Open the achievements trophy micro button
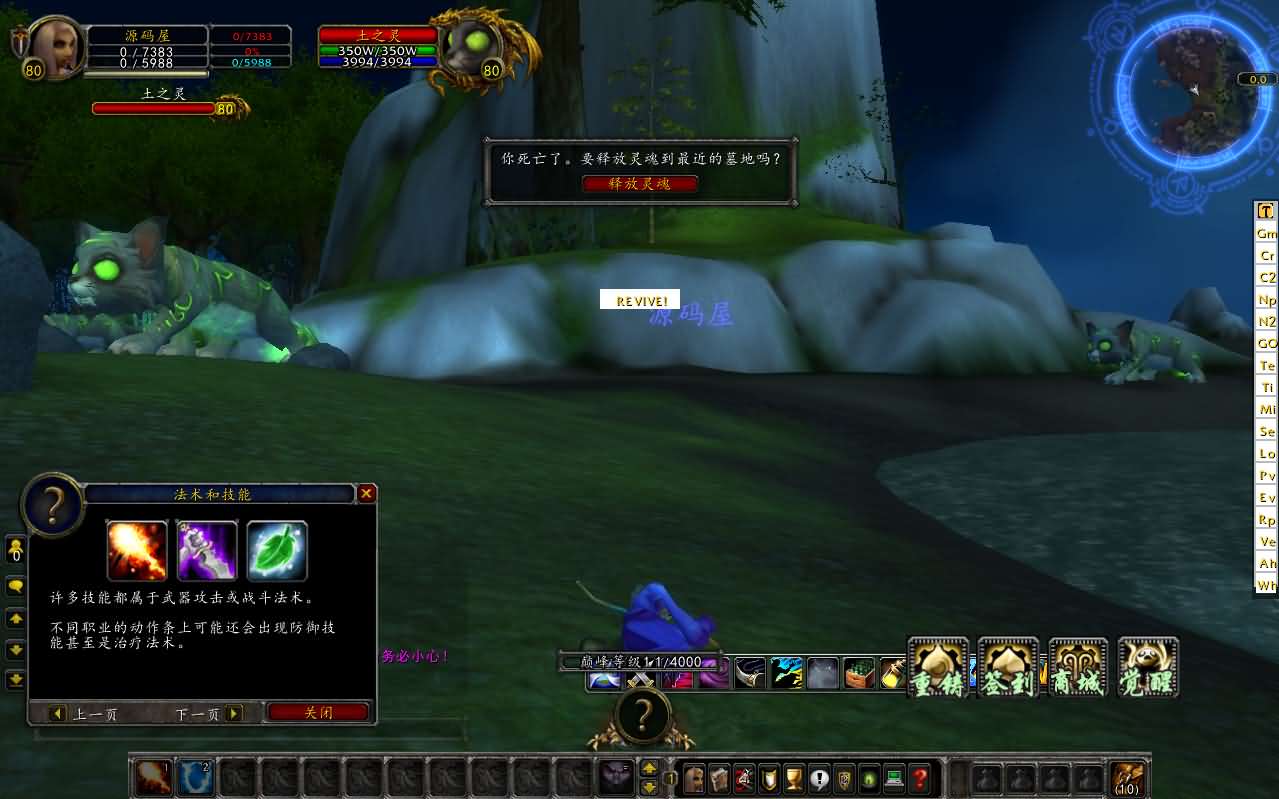1279x799 pixels. pos(794,778)
